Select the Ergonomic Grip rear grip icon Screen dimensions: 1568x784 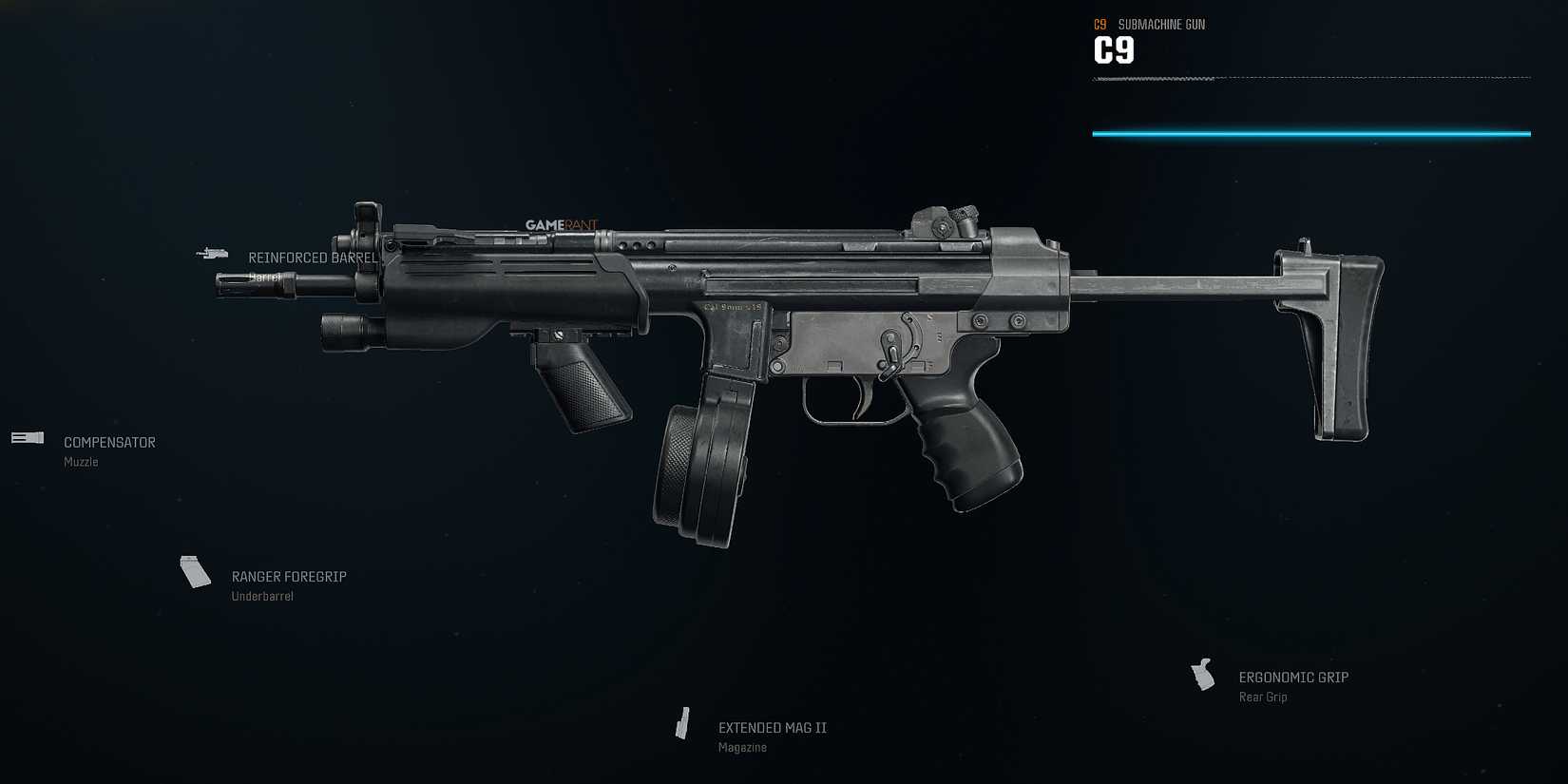click(x=1204, y=675)
